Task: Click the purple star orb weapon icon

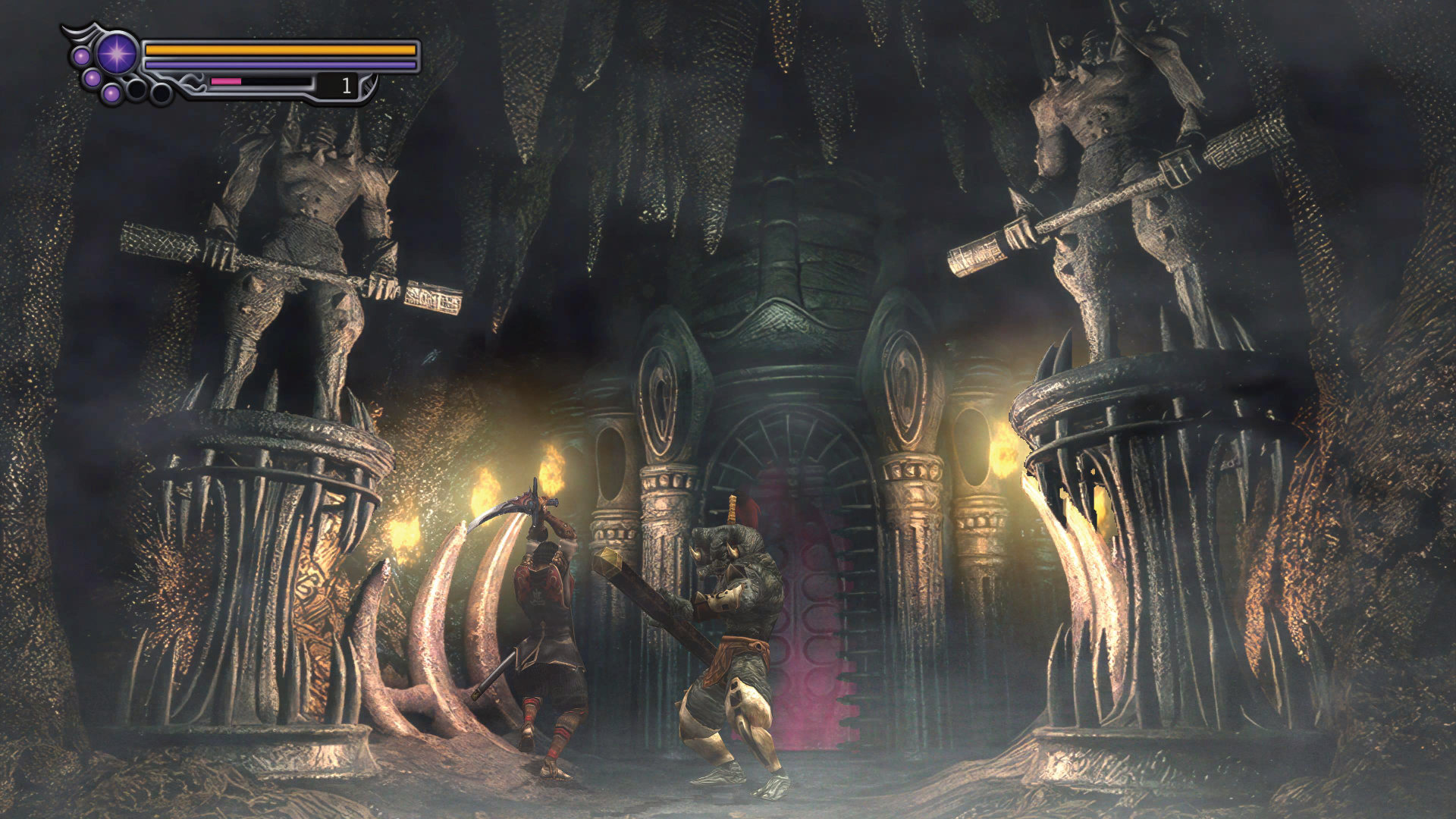Action: tap(117, 54)
